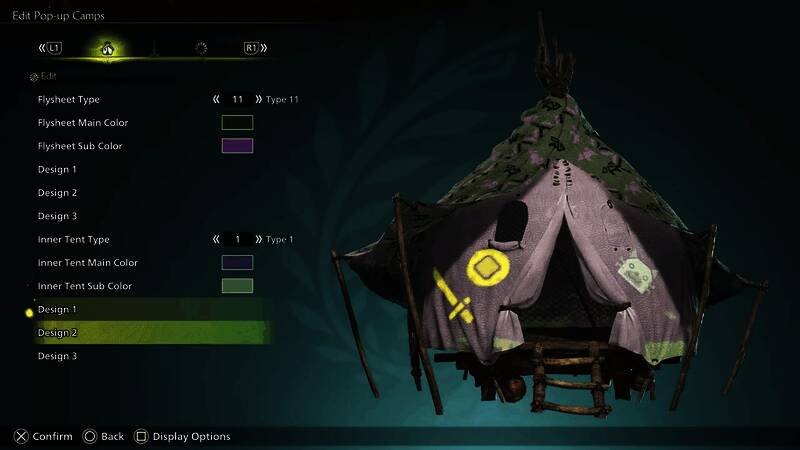
Task: Select Design 3 just below Inner Tent Type's Design 2
Action: coord(58,356)
